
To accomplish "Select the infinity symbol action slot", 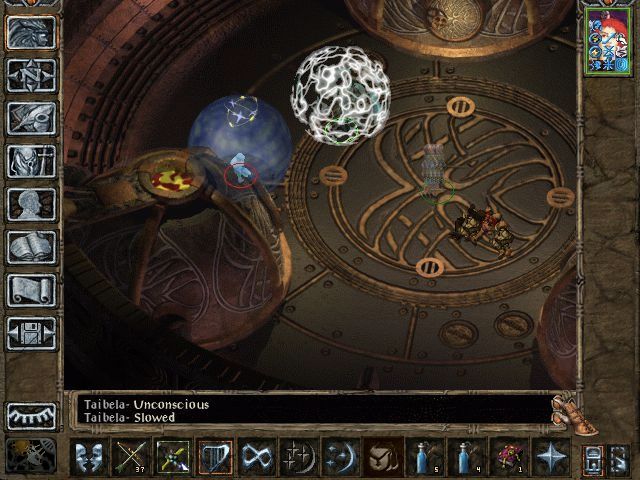I will (x=257, y=457).
